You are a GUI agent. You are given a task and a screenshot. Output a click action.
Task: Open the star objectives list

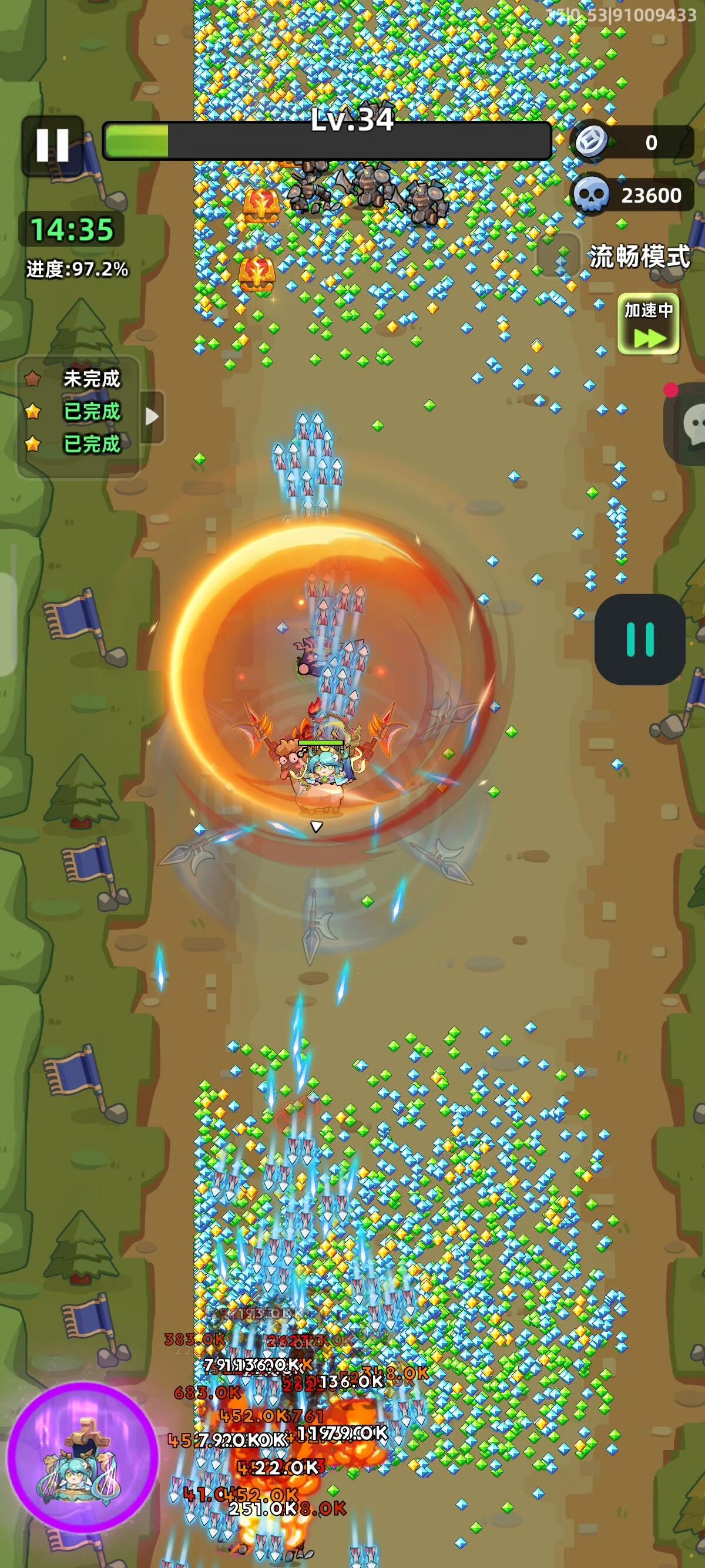click(x=78, y=412)
